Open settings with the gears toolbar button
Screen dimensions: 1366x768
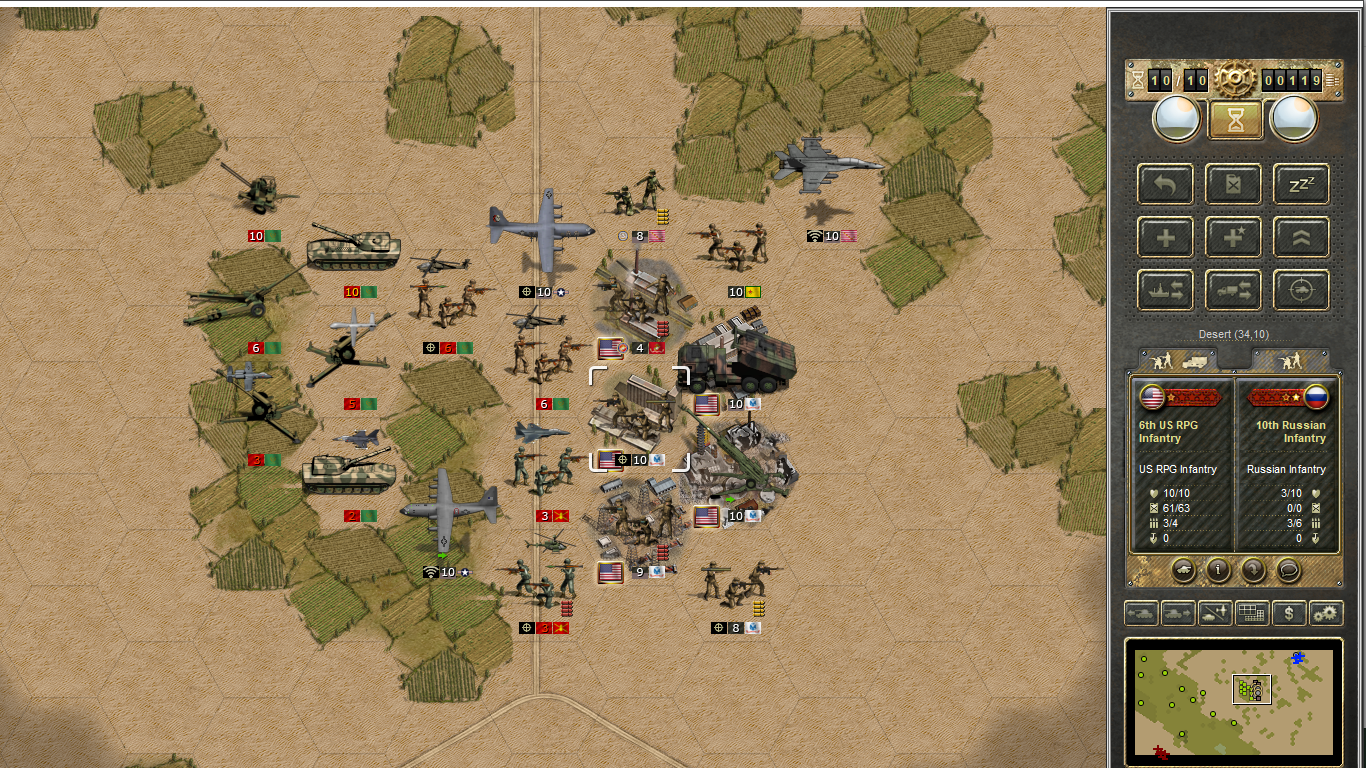tap(1326, 613)
